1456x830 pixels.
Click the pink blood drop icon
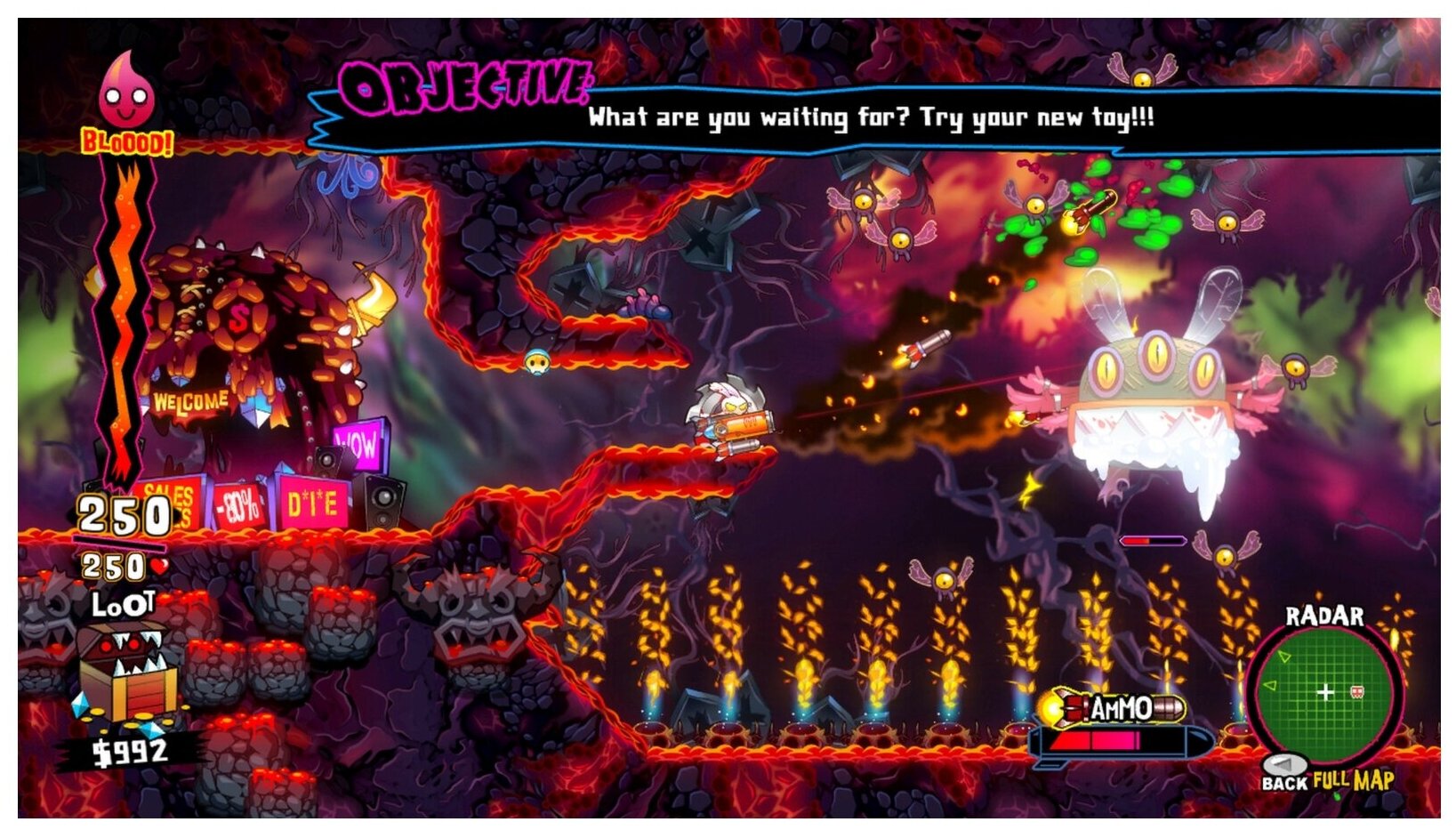pos(126,92)
